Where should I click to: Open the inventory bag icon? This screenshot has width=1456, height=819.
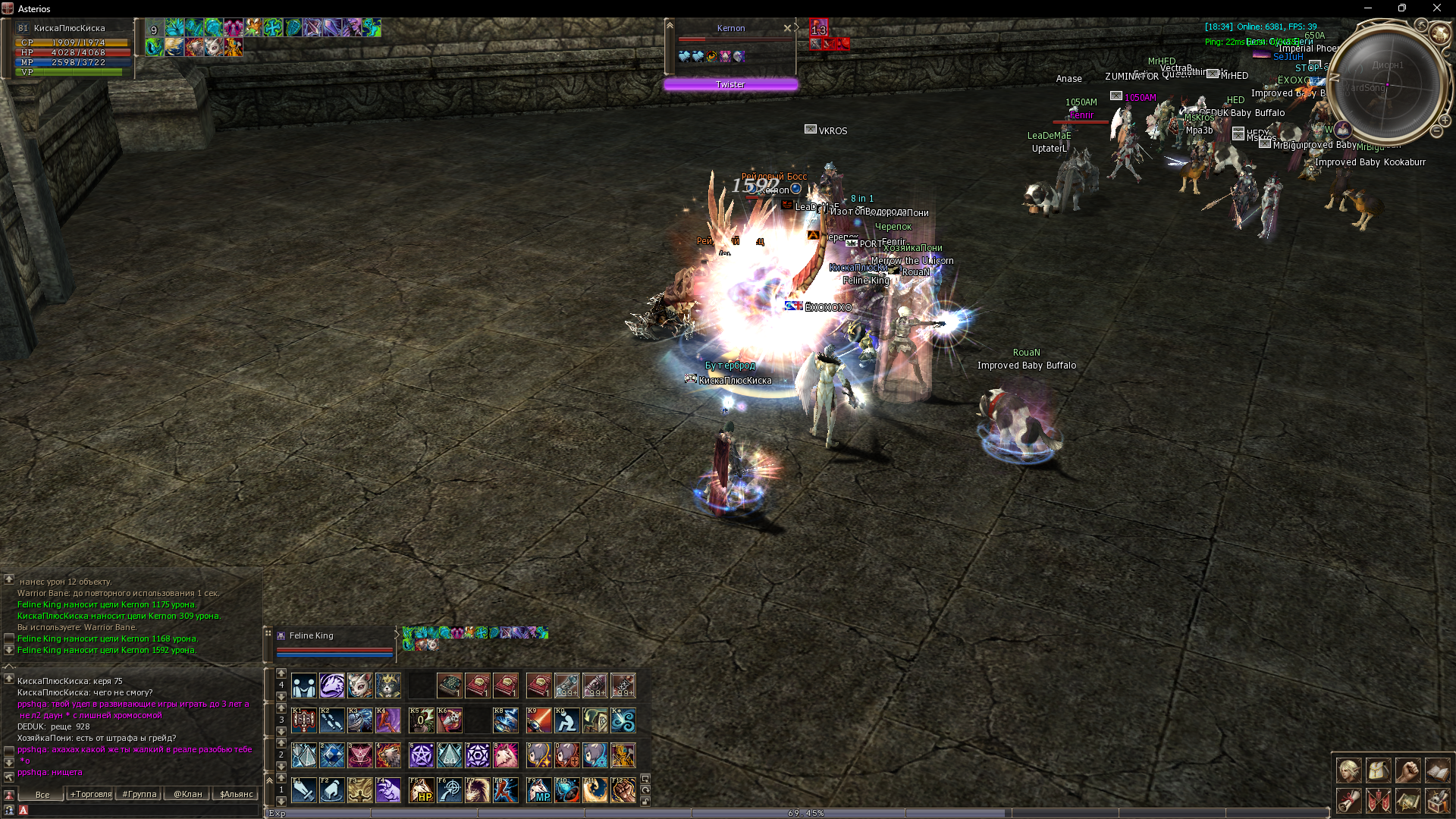tap(1378, 770)
